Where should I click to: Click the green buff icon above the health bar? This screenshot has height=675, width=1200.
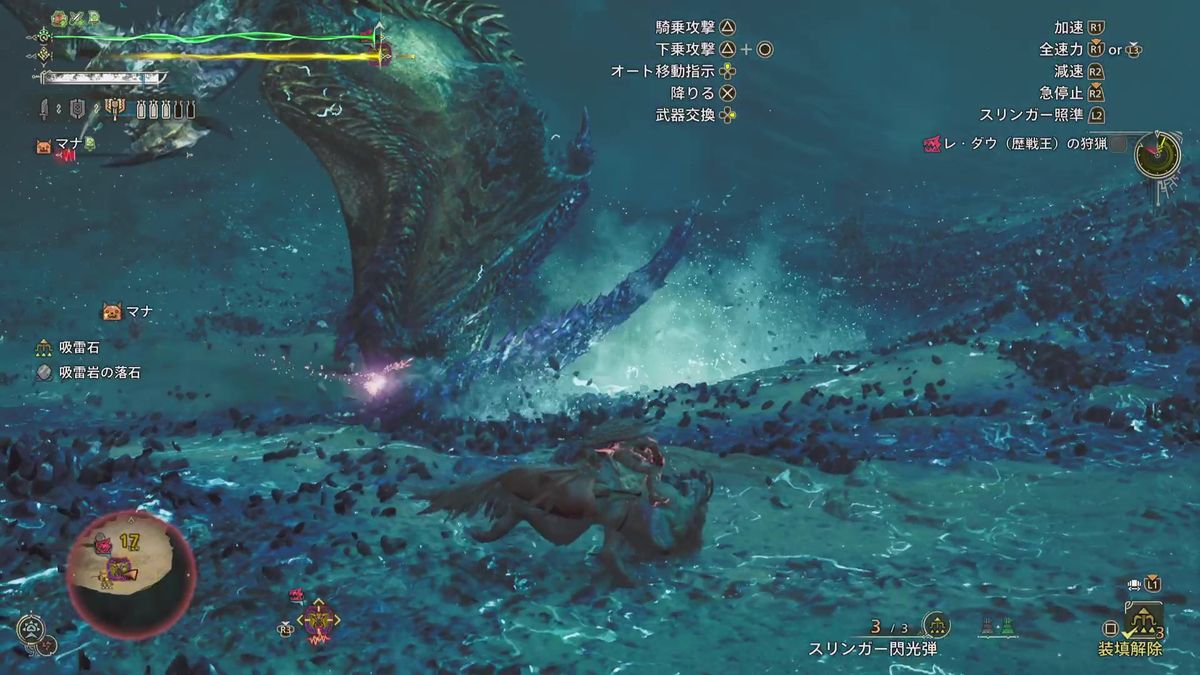tap(58, 17)
